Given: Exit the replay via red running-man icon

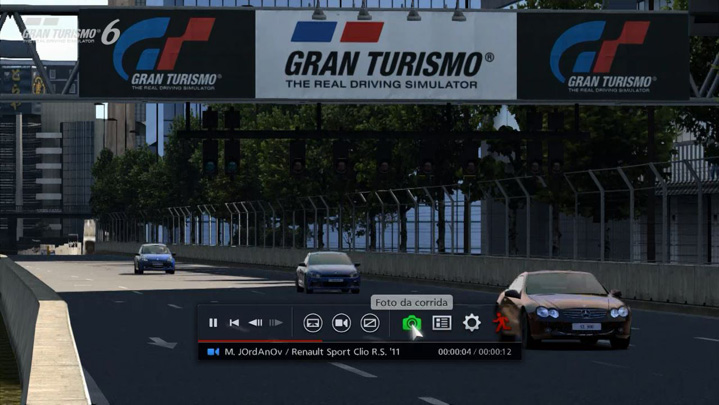Looking at the screenshot, I should pyautogui.click(x=501, y=323).
